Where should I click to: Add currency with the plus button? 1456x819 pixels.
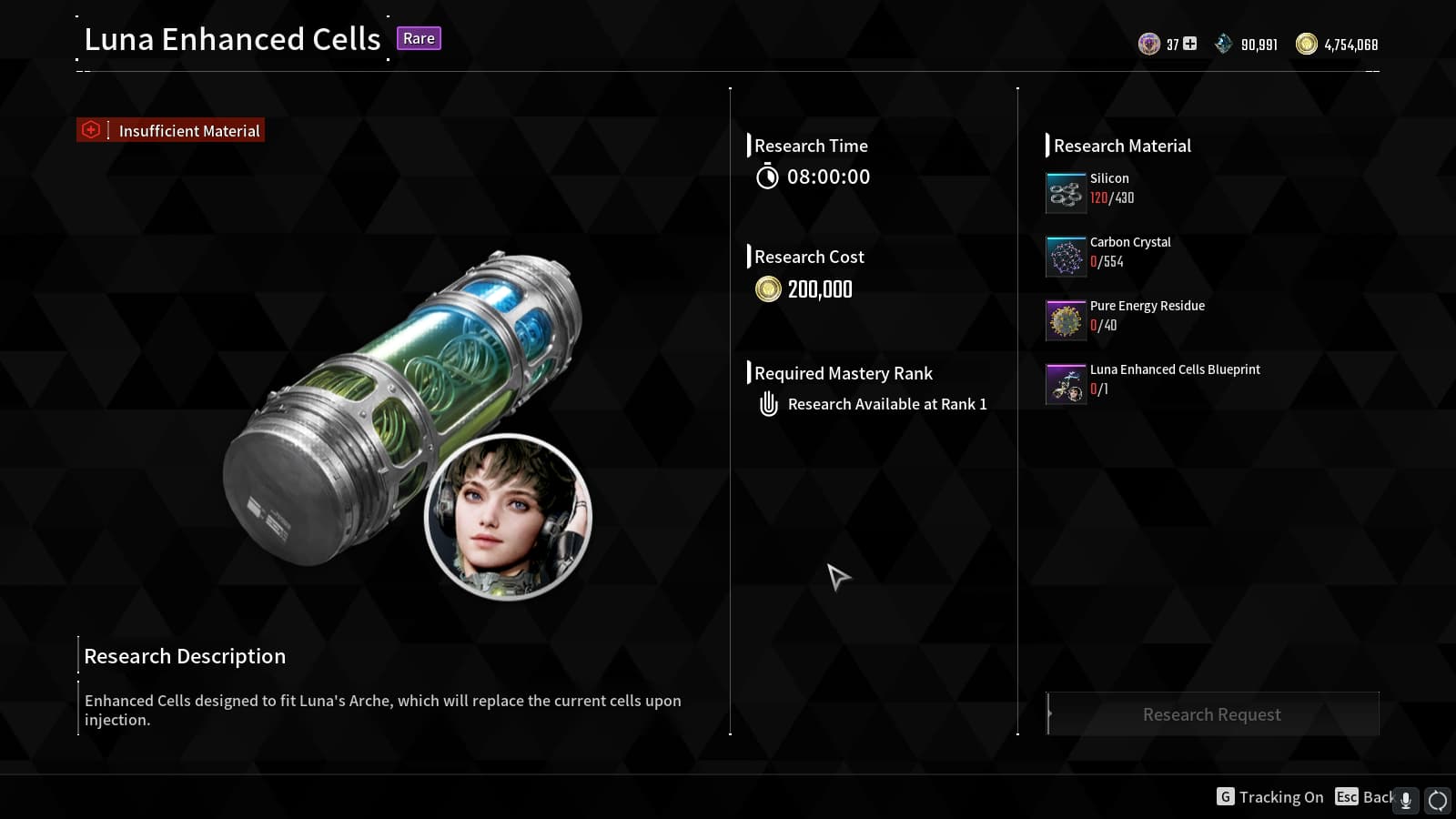(x=1189, y=44)
